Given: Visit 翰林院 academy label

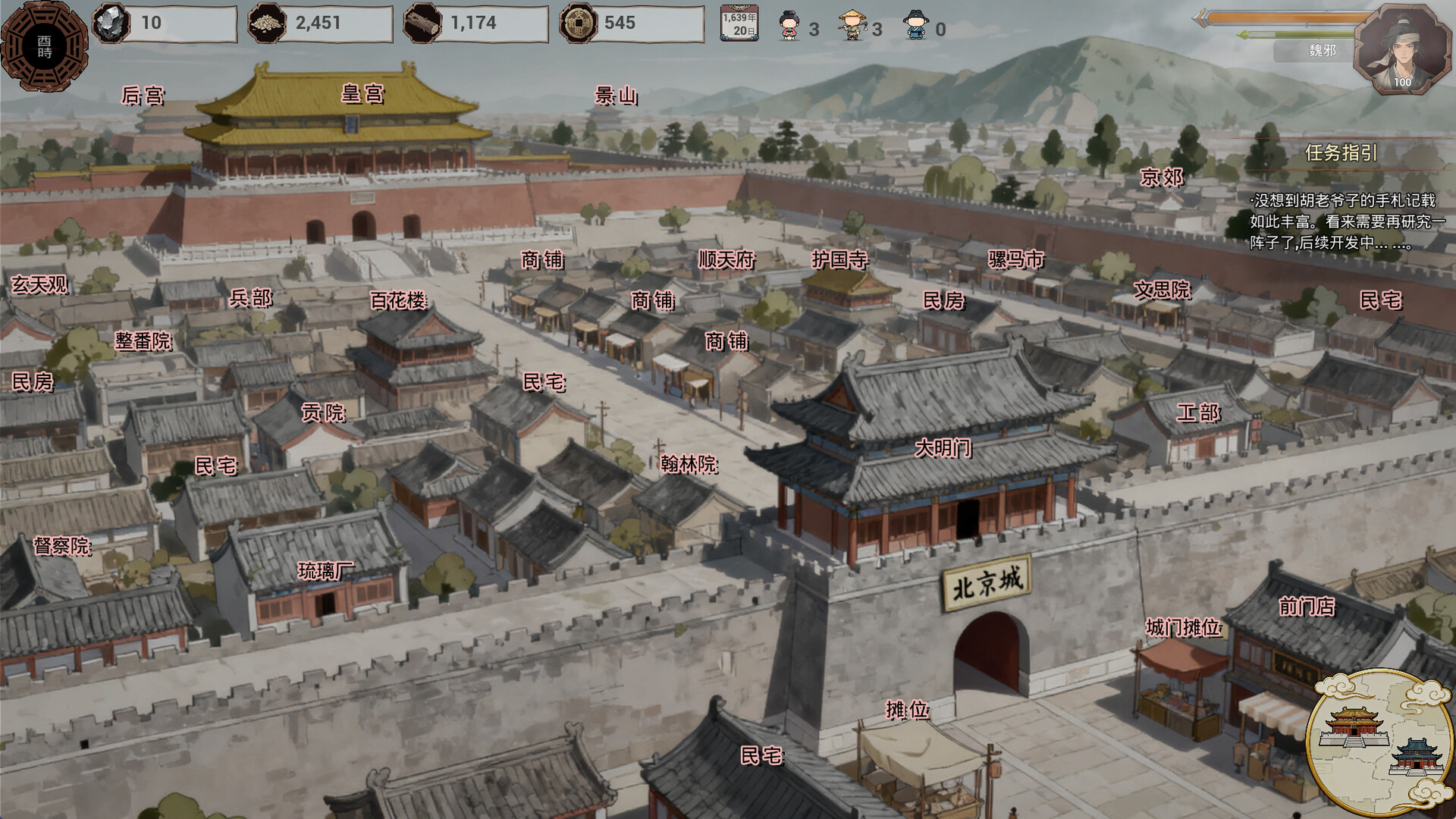Looking at the screenshot, I should (689, 463).
